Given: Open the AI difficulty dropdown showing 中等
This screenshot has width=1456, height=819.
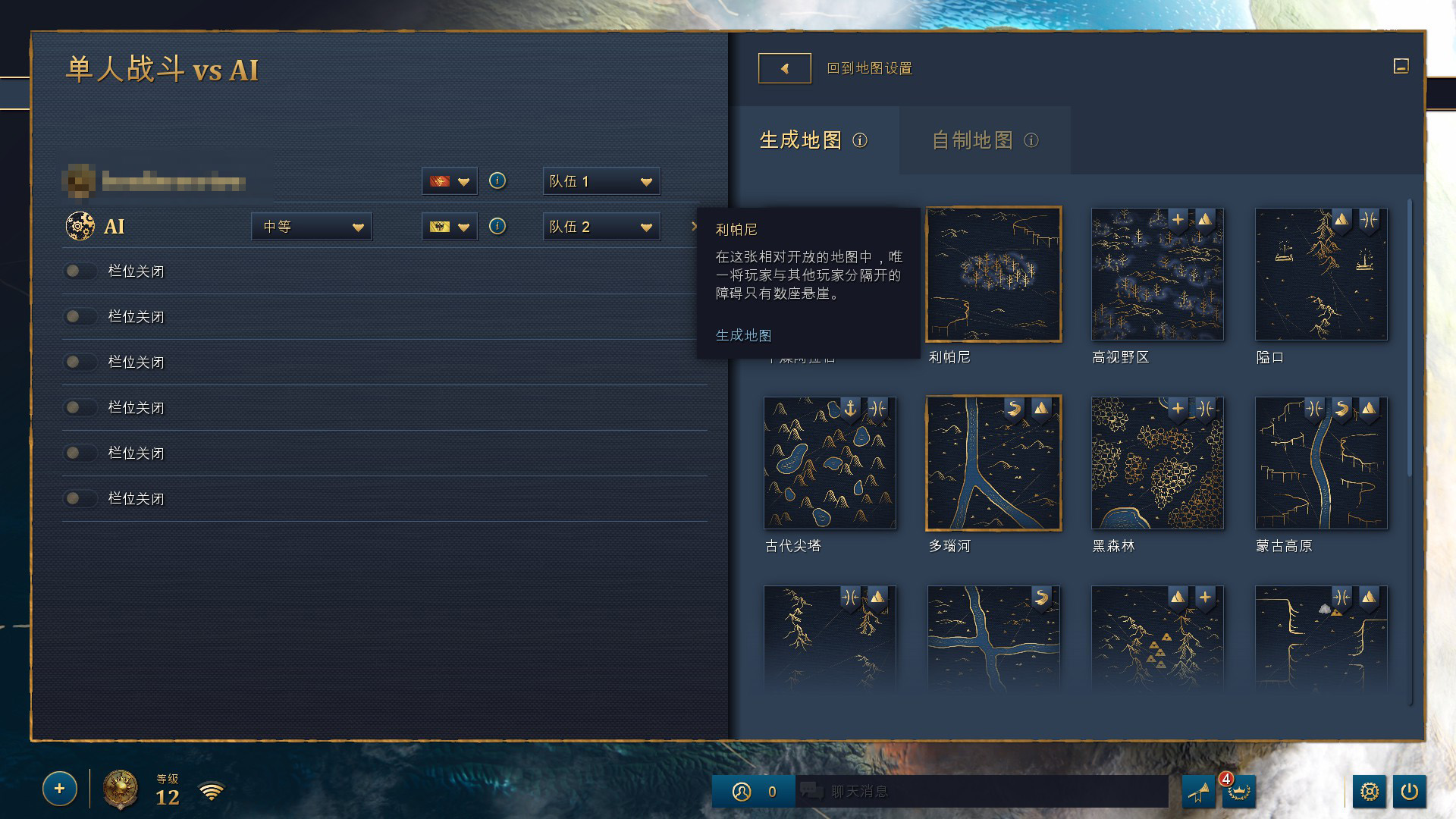Looking at the screenshot, I should coord(312,226).
